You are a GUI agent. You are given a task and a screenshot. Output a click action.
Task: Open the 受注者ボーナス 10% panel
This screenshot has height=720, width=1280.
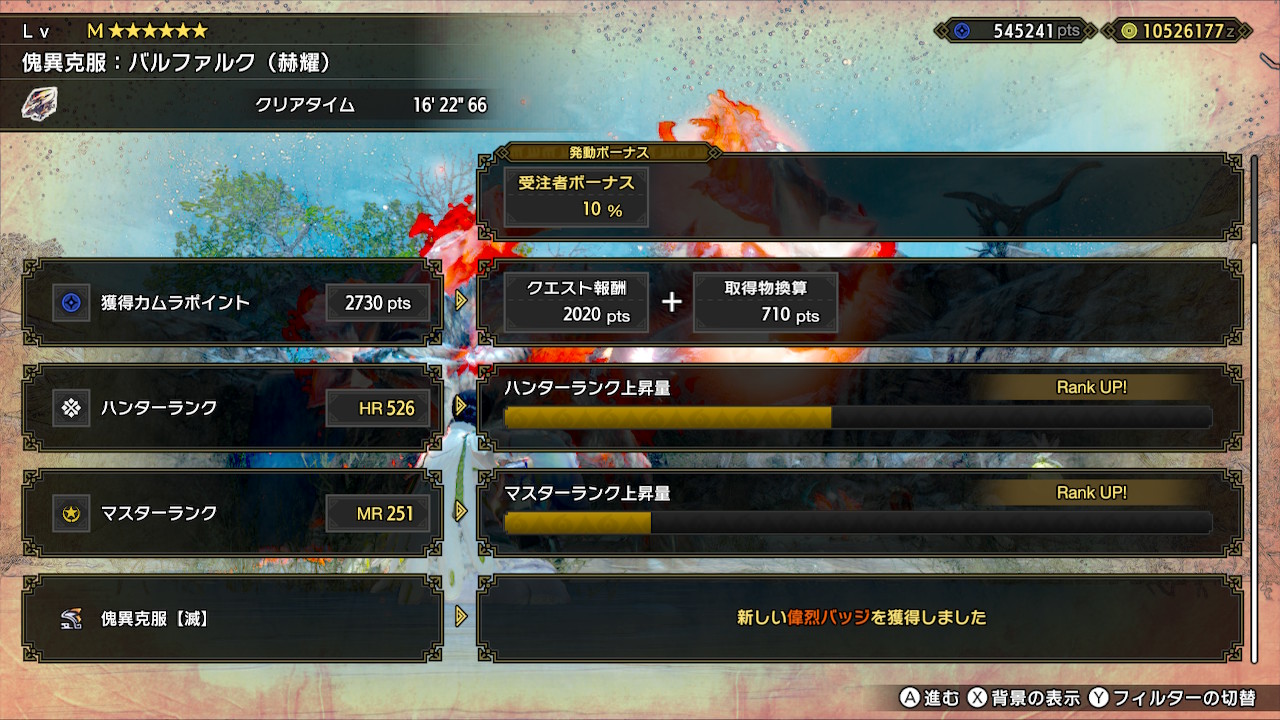click(576, 196)
